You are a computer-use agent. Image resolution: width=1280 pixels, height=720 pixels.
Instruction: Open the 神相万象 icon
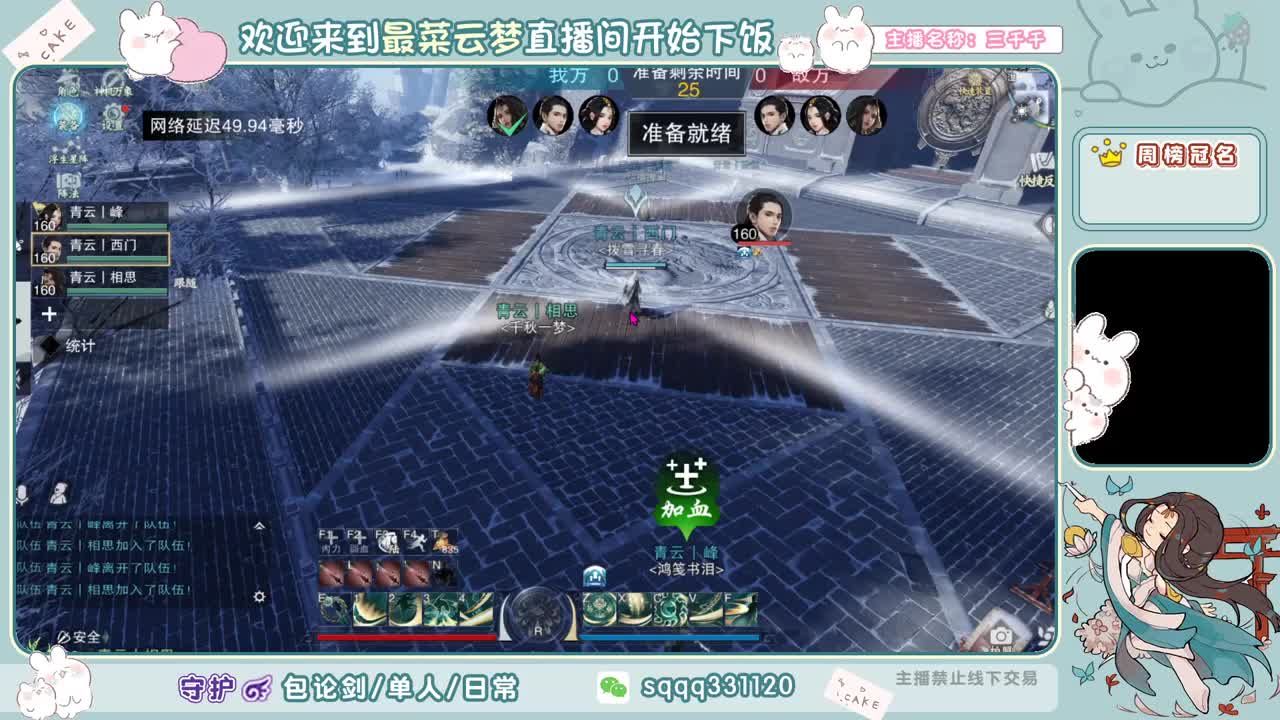tap(113, 91)
